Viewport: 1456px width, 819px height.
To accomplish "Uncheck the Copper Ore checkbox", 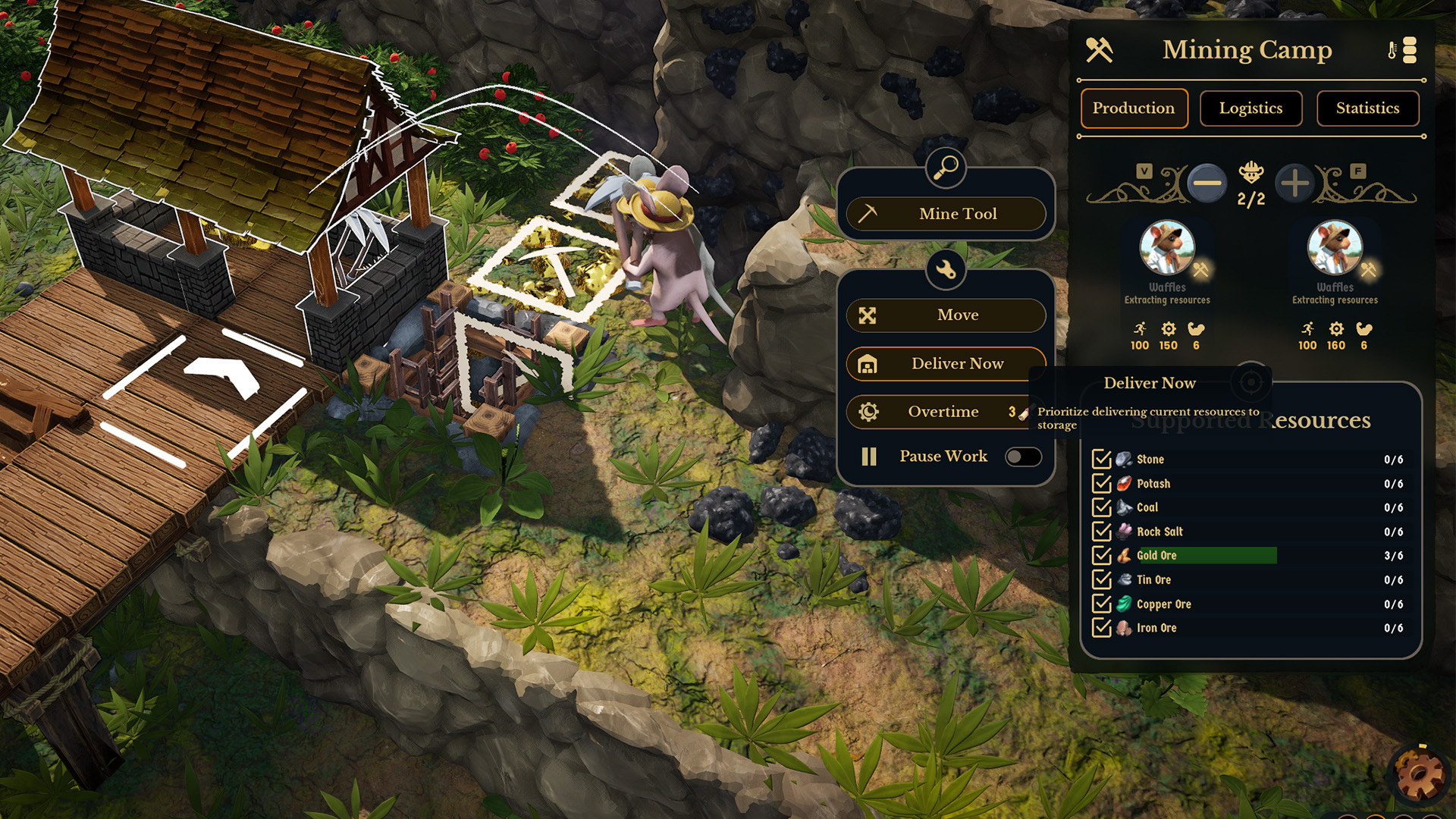I will pyautogui.click(x=1101, y=604).
